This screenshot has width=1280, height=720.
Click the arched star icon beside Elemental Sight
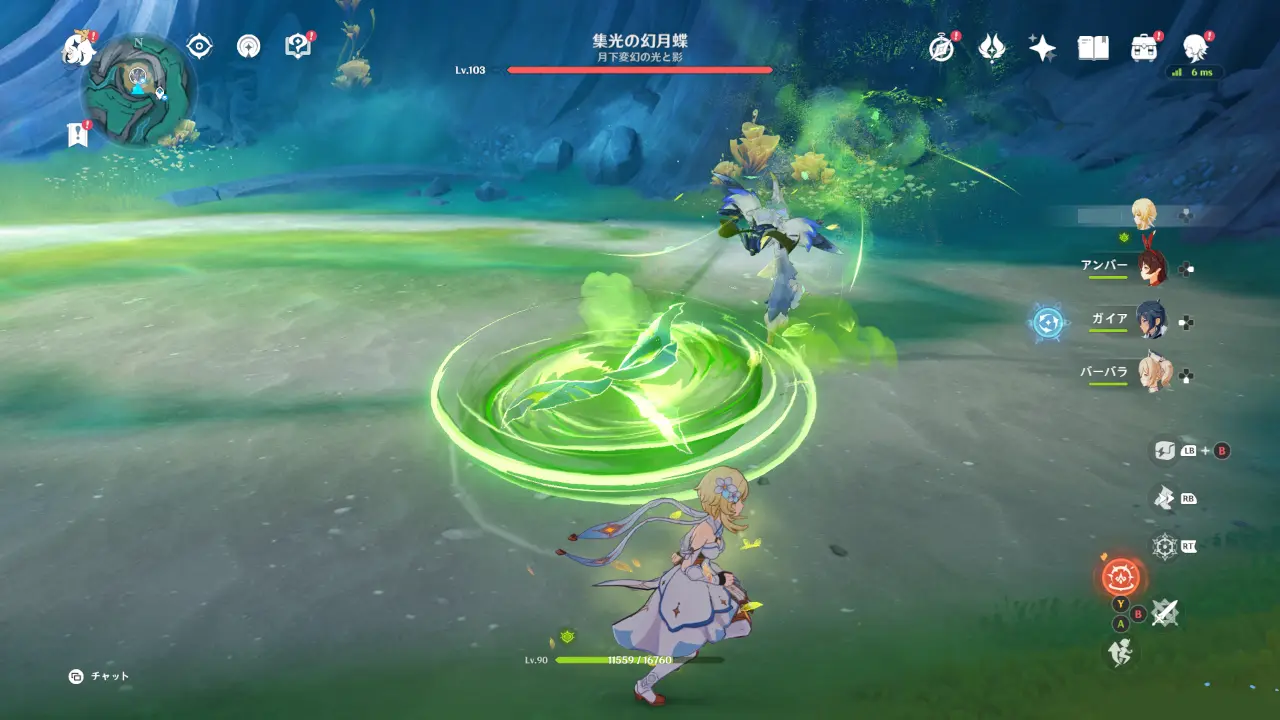(x=248, y=46)
